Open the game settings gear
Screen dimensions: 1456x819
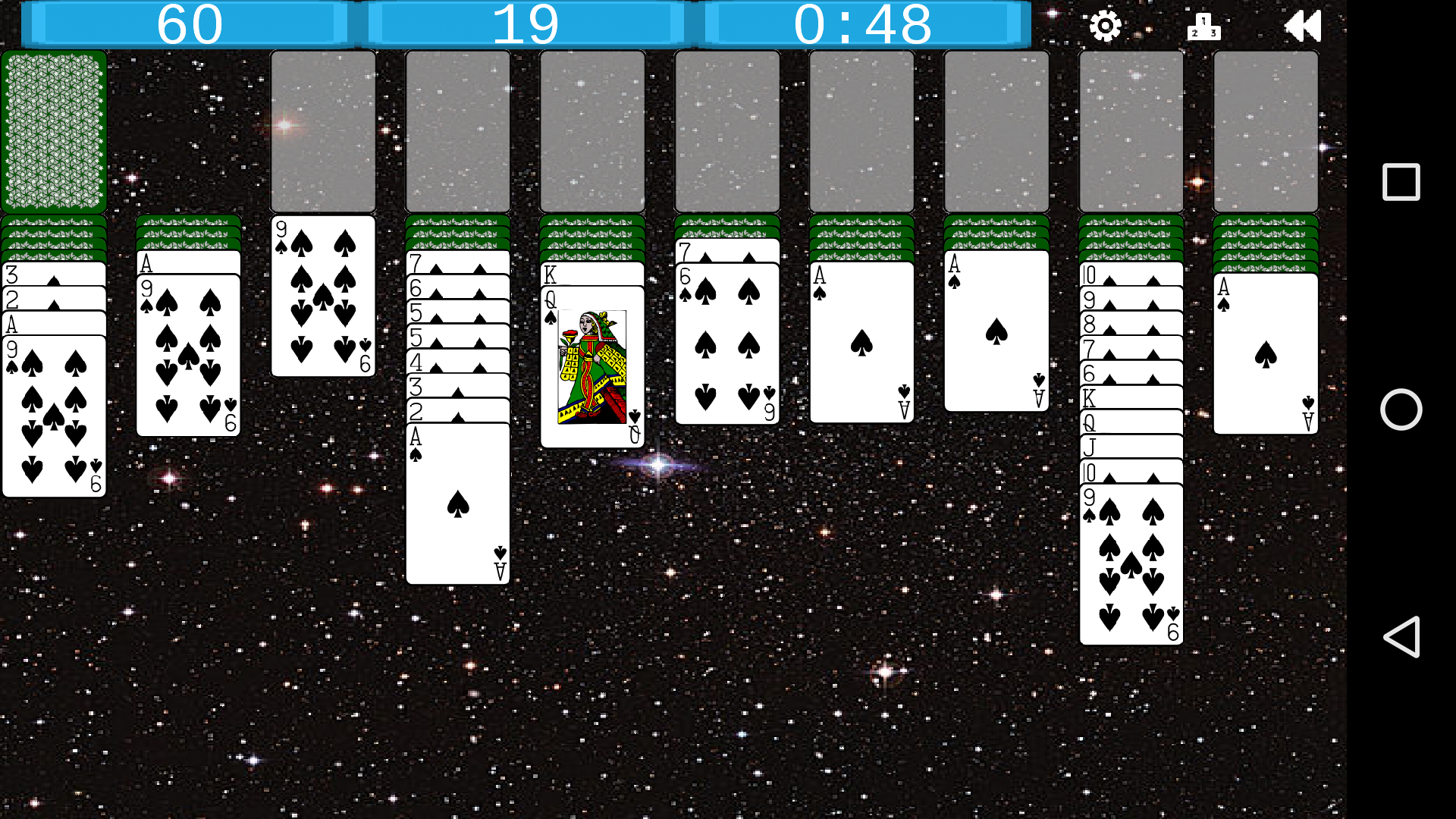coord(1106,25)
